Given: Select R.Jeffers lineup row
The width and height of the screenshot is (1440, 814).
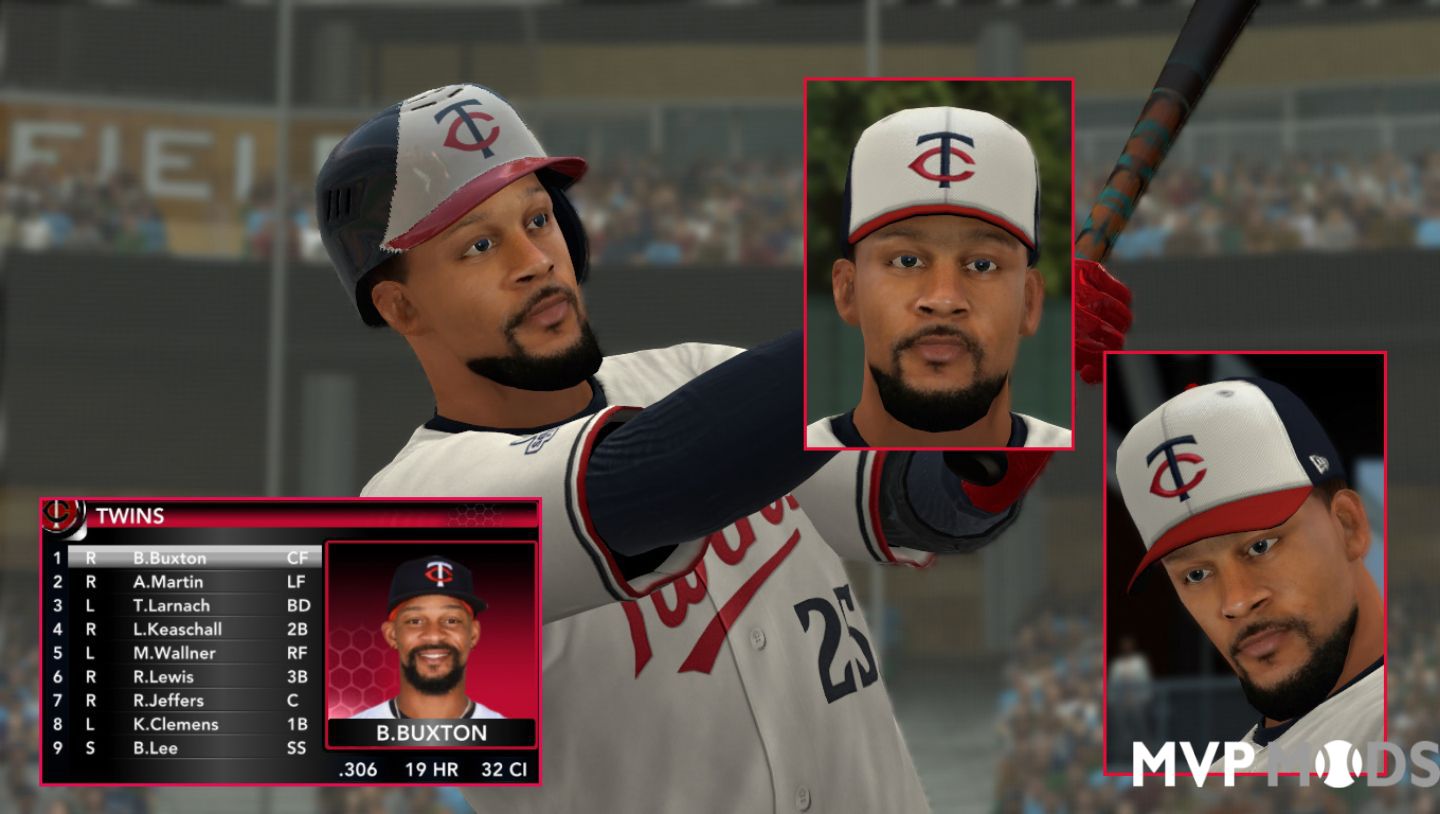Looking at the screenshot, I should click(x=168, y=700).
